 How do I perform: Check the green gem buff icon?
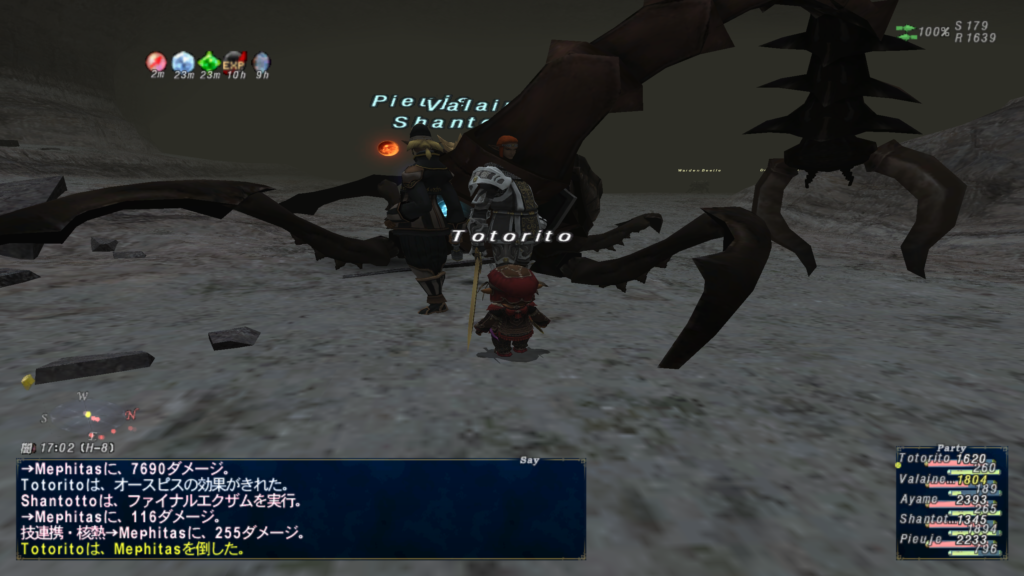(x=209, y=62)
